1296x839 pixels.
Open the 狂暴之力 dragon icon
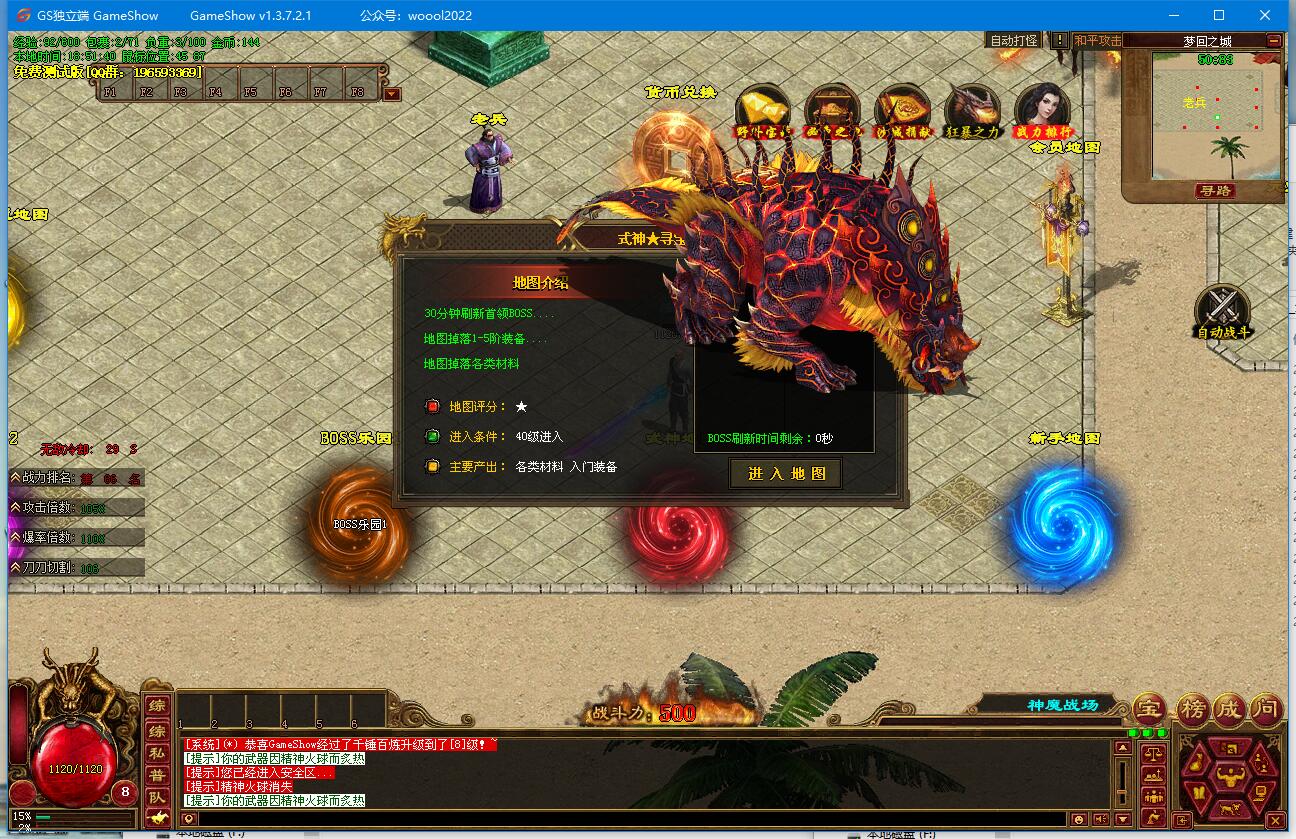point(972,110)
